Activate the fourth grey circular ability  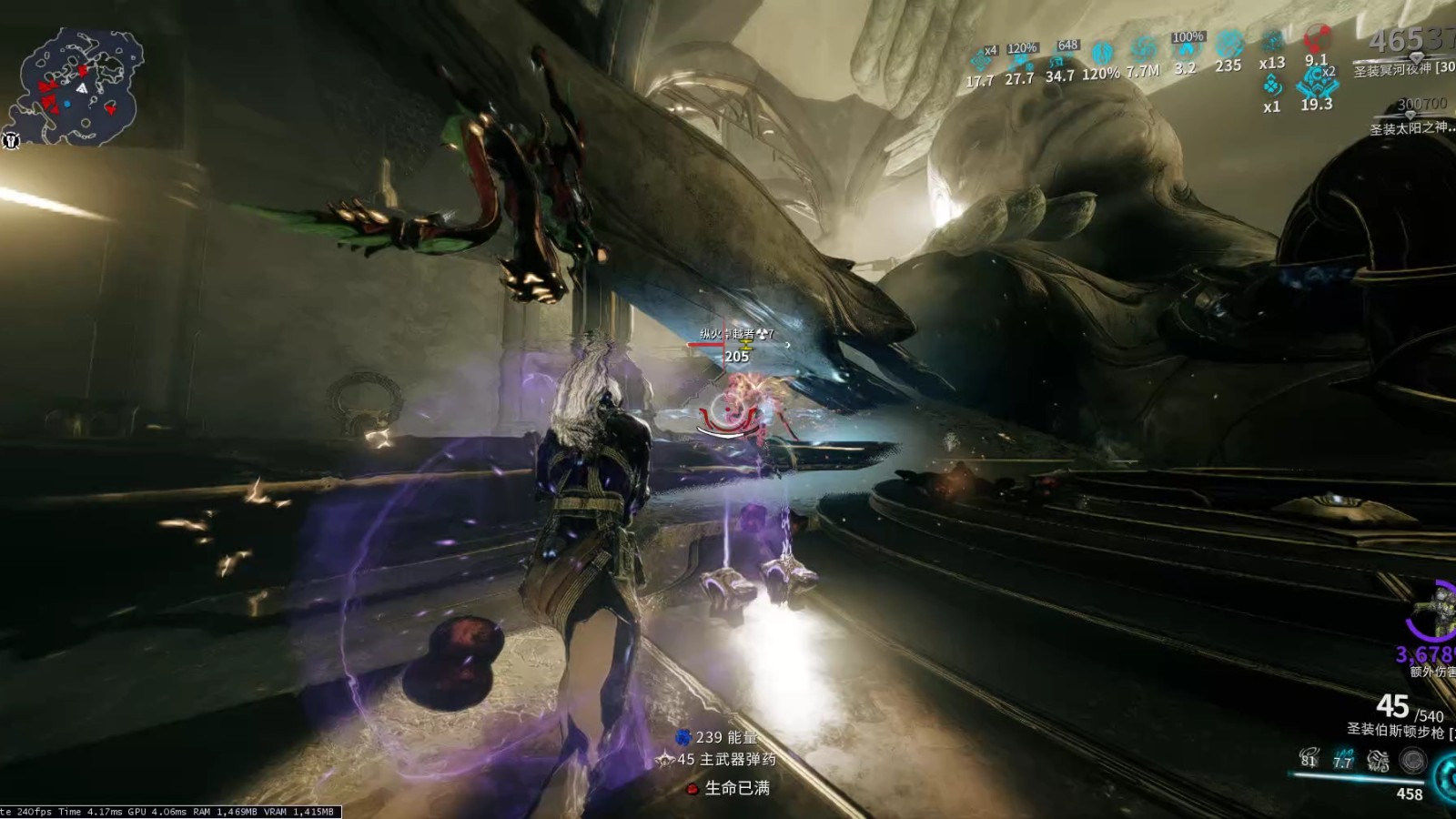click(x=1412, y=760)
